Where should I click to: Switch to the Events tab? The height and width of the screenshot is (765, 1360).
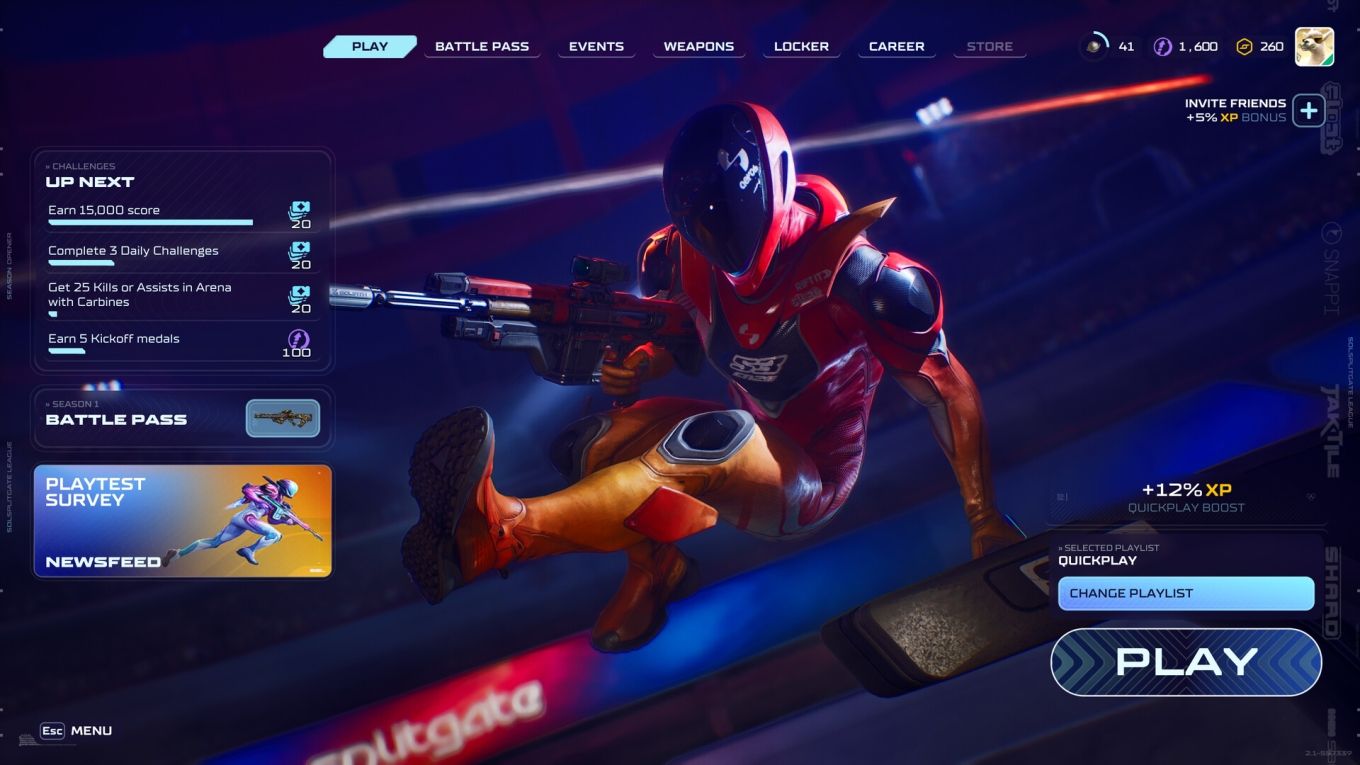click(x=596, y=45)
